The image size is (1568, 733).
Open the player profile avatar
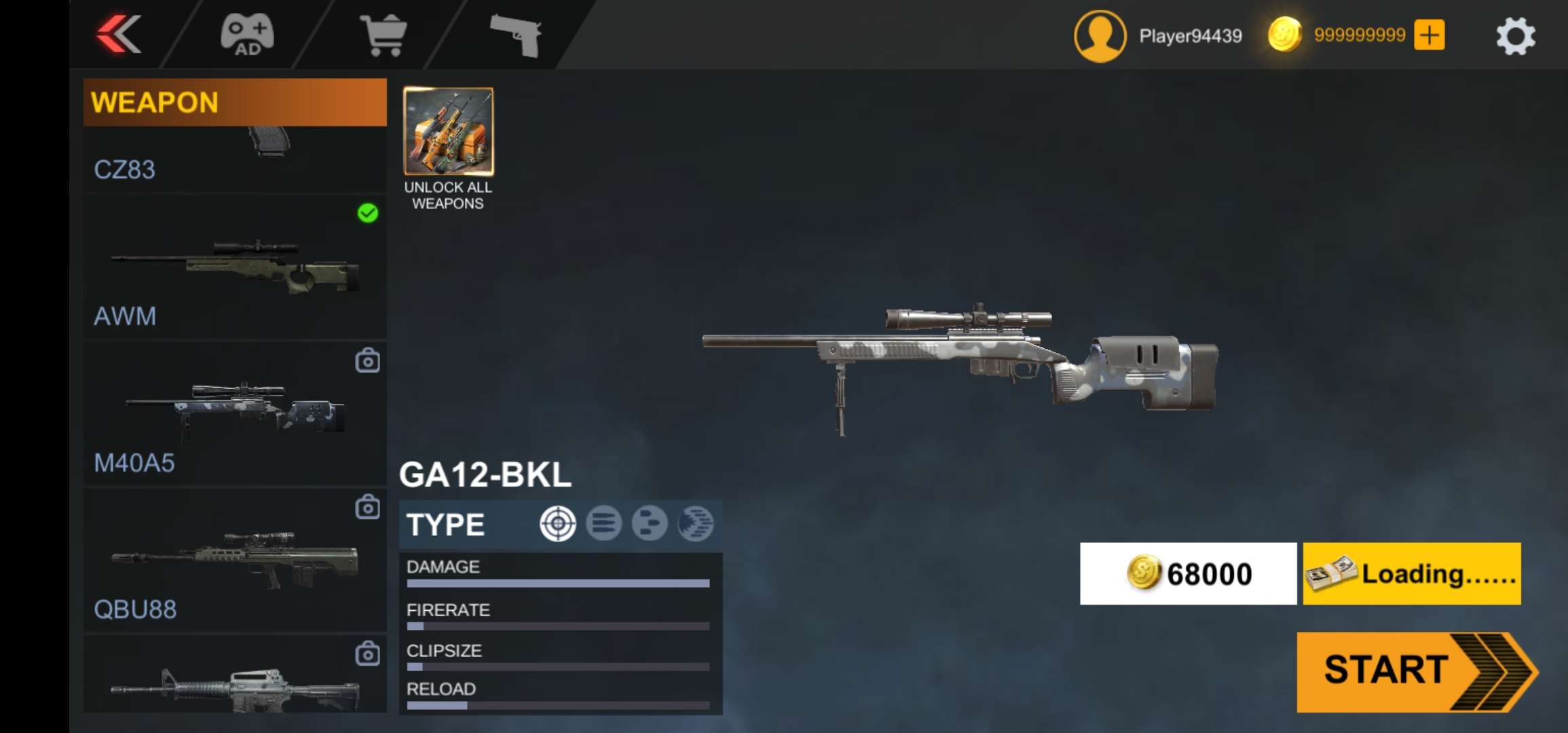(1100, 36)
